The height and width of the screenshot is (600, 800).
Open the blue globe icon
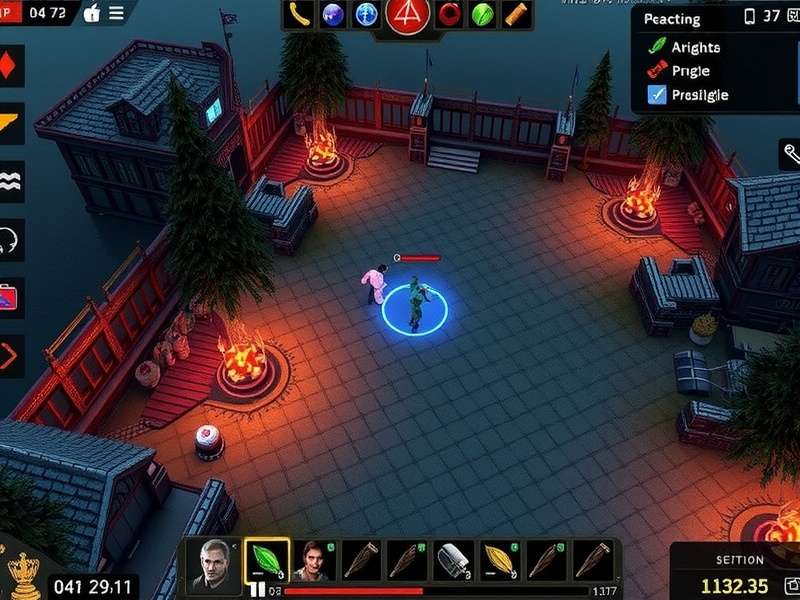[x=333, y=14]
